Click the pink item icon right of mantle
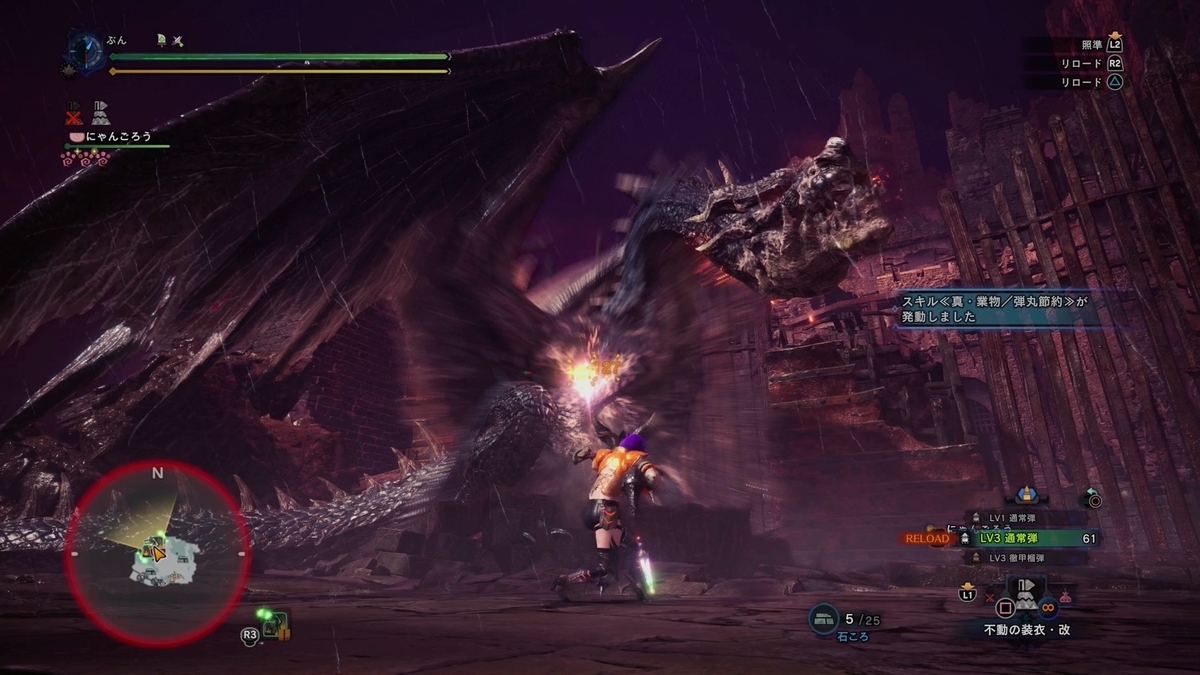Viewport: 1200px width, 675px height. point(1065,597)
